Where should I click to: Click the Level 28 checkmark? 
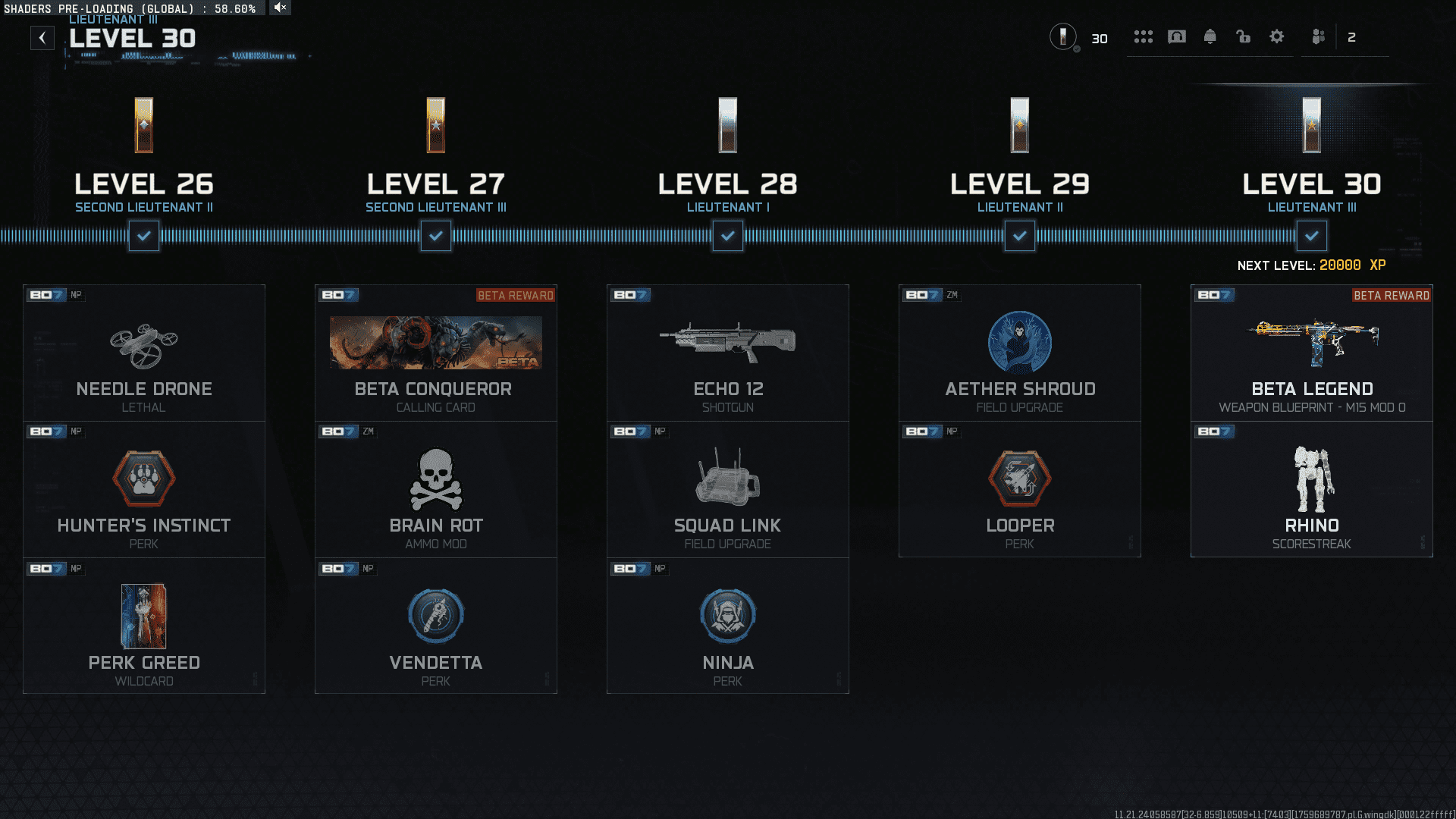[x=727, y=236]
